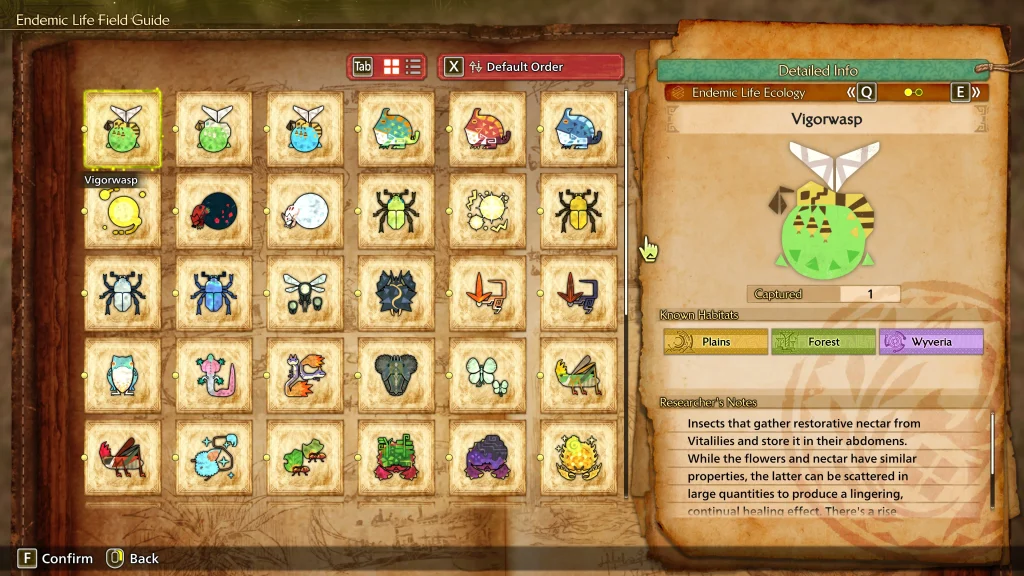Select the highlighted Vigorwasp tile
The image size is (1024, 576).
tap(122, 129)
